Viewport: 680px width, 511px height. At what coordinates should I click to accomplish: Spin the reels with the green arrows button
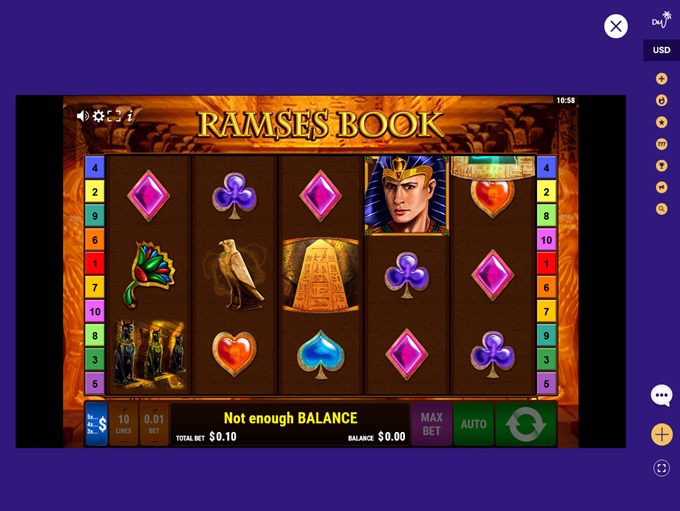click(525, 424)
